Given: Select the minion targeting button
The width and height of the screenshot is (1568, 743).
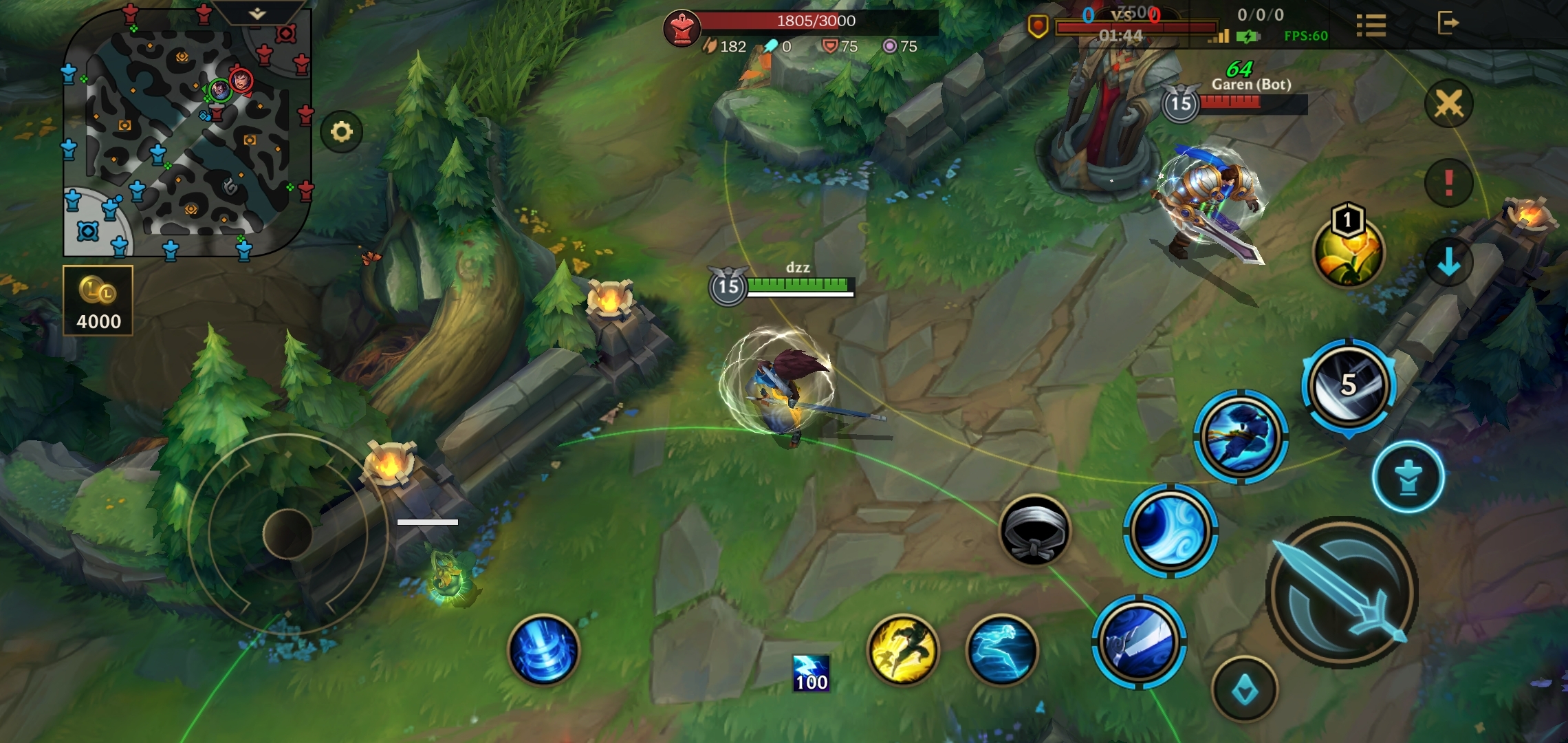Looking at the screenshot, I should [x=1408, y=477].
